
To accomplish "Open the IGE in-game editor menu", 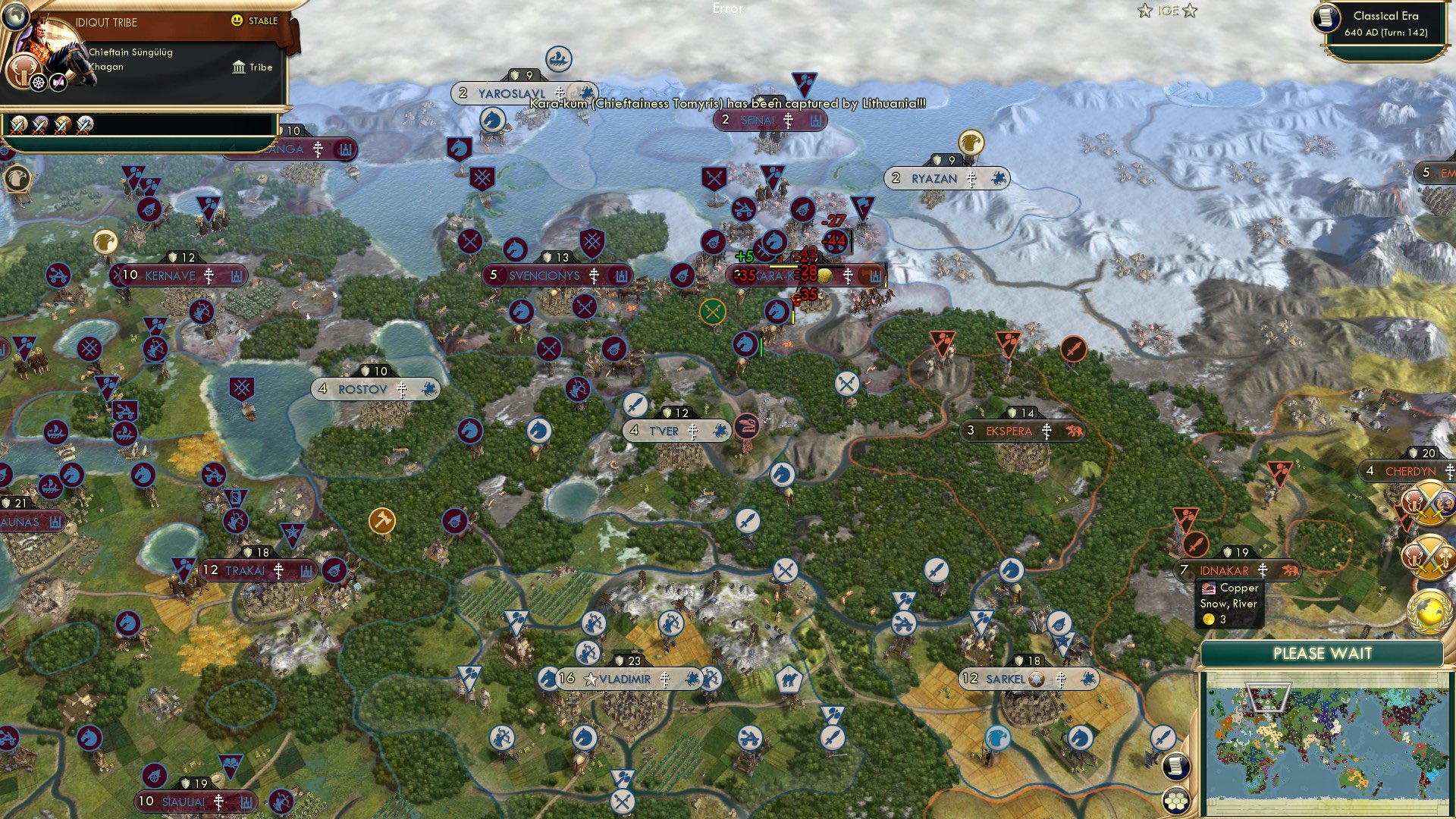I will coord(1169,10).
